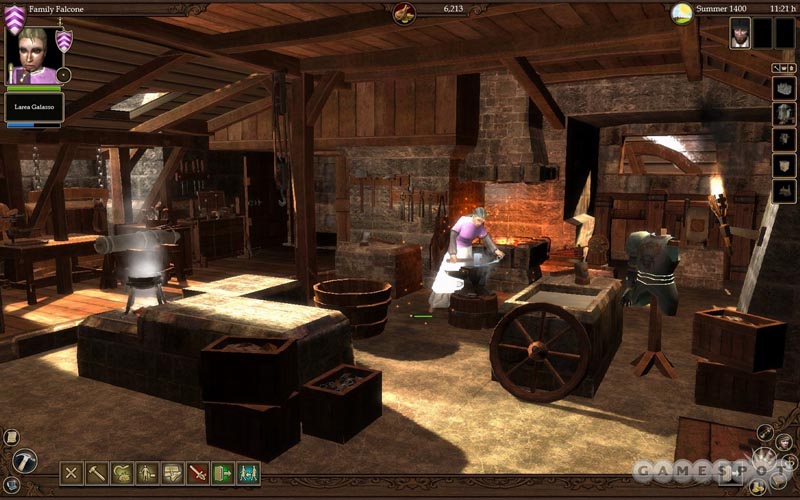Open the scroll icon button
The image size is (800, 500).
point(11,437)
